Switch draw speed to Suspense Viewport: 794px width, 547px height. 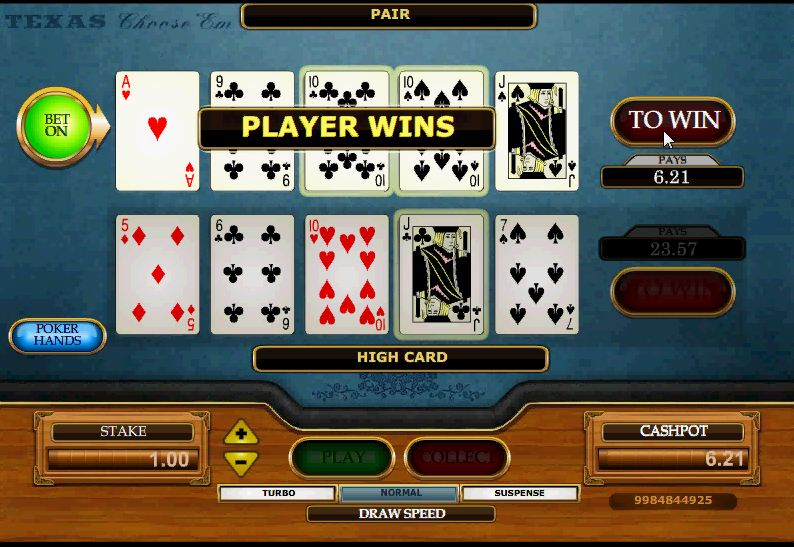(x=520, y=493)
